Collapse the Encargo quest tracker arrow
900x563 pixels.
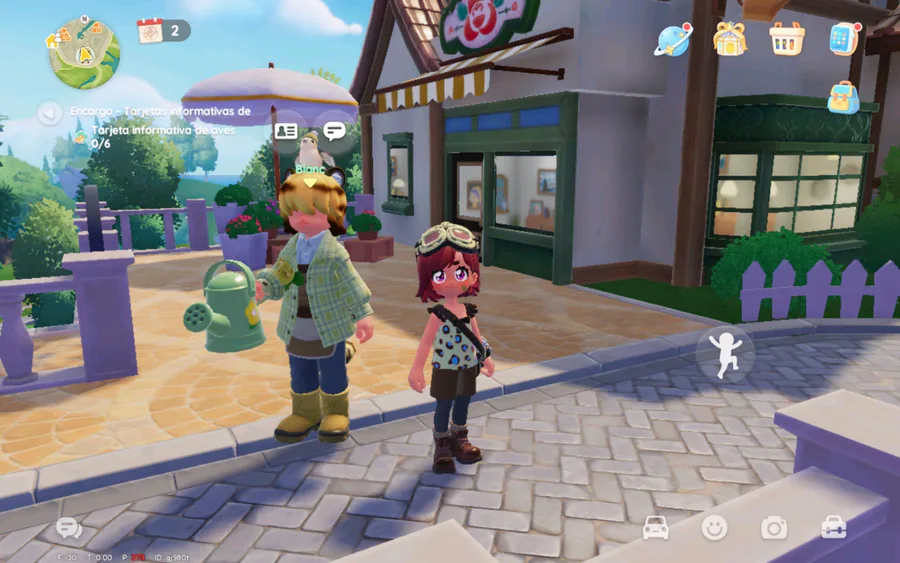[49, 113]
